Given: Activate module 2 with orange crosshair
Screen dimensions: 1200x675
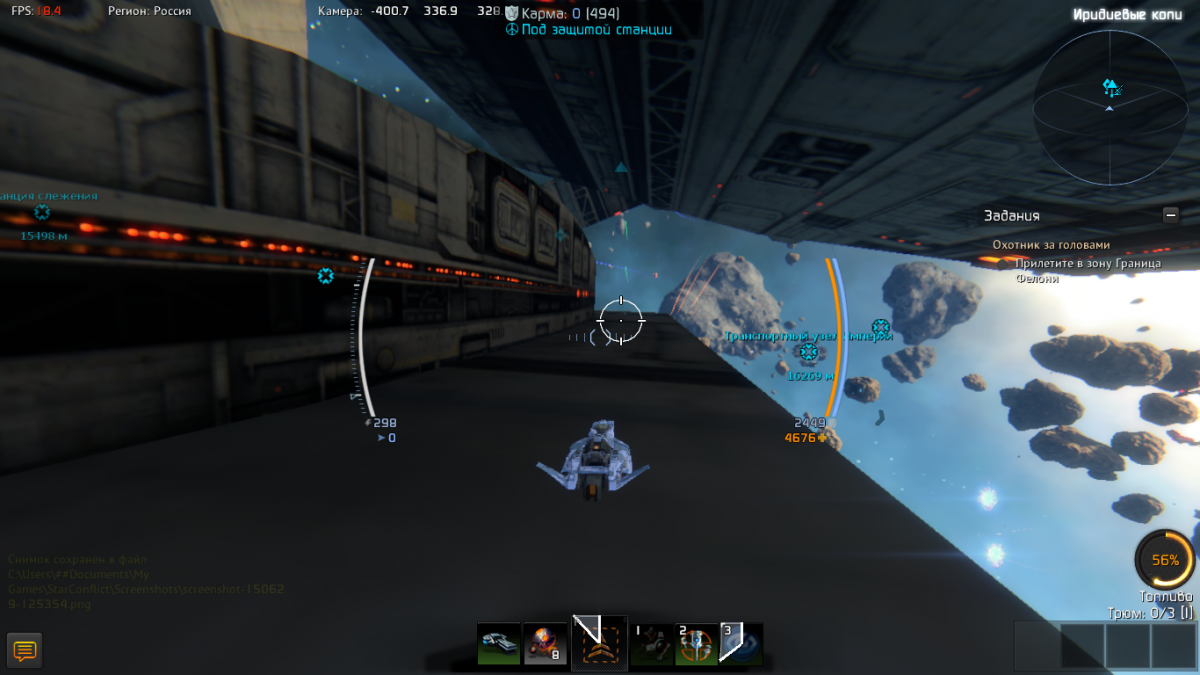Looking at the screenshot, I should [696, 643].
